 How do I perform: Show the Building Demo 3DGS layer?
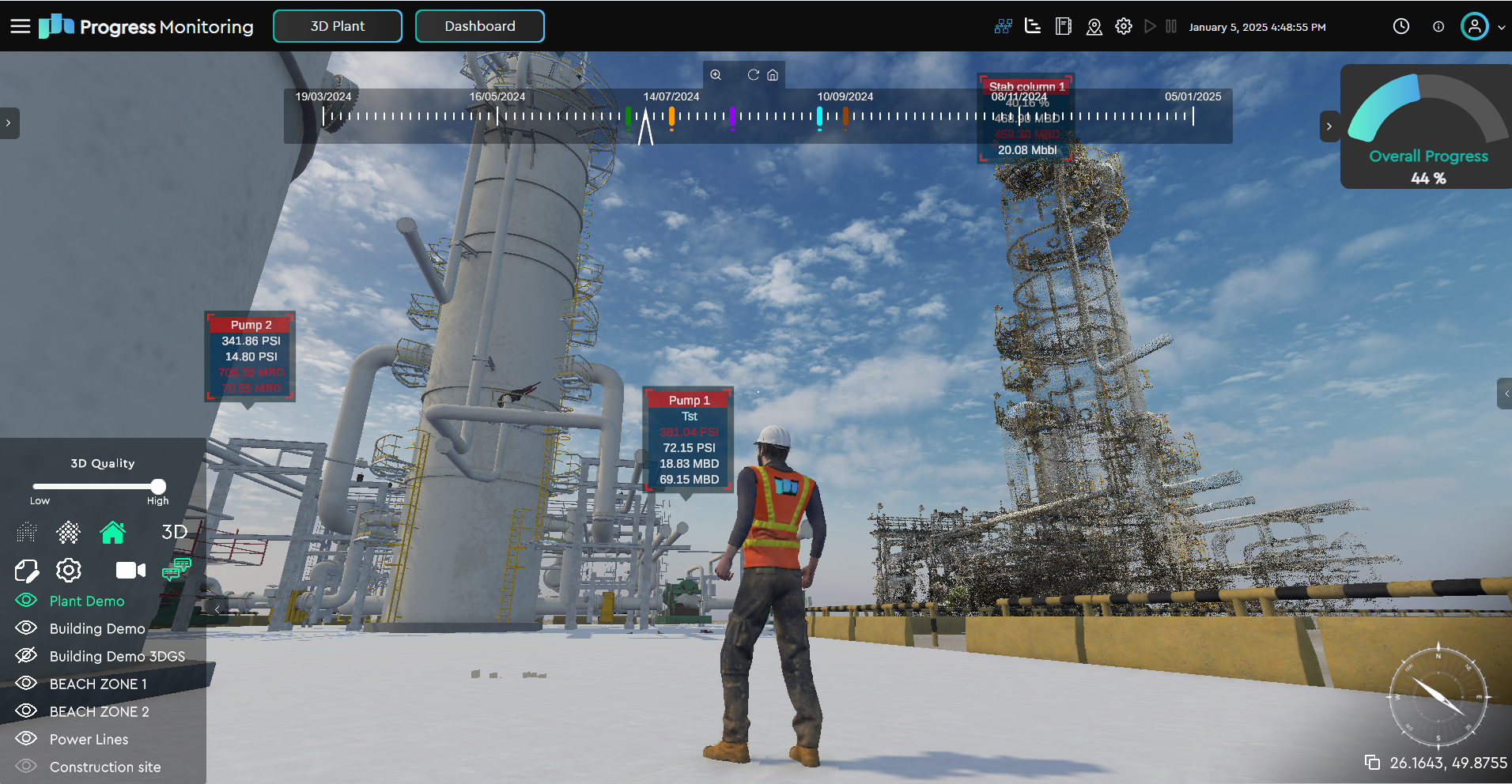27,656
